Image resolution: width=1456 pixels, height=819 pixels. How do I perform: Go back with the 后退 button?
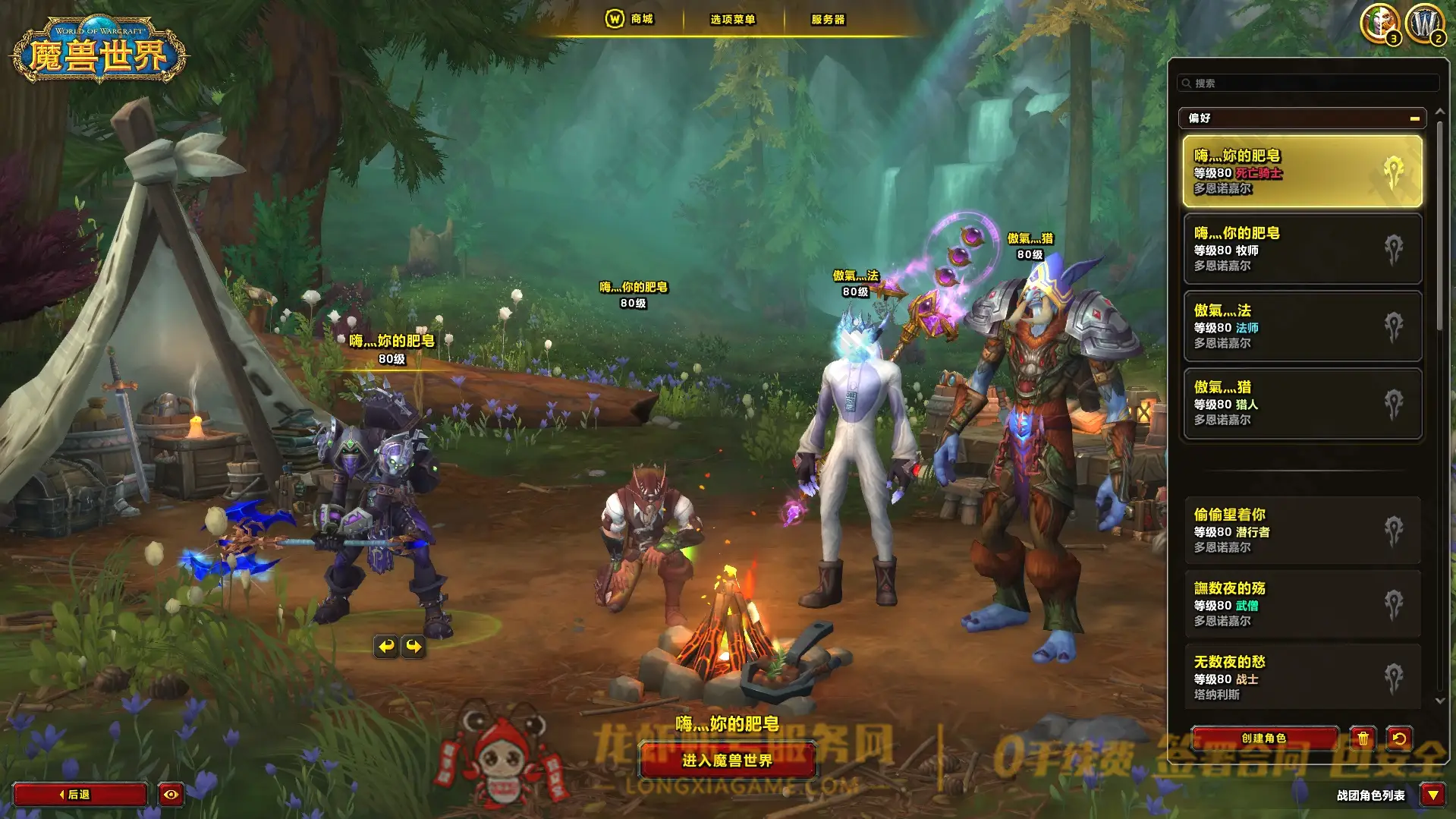[x=79, y=794]
